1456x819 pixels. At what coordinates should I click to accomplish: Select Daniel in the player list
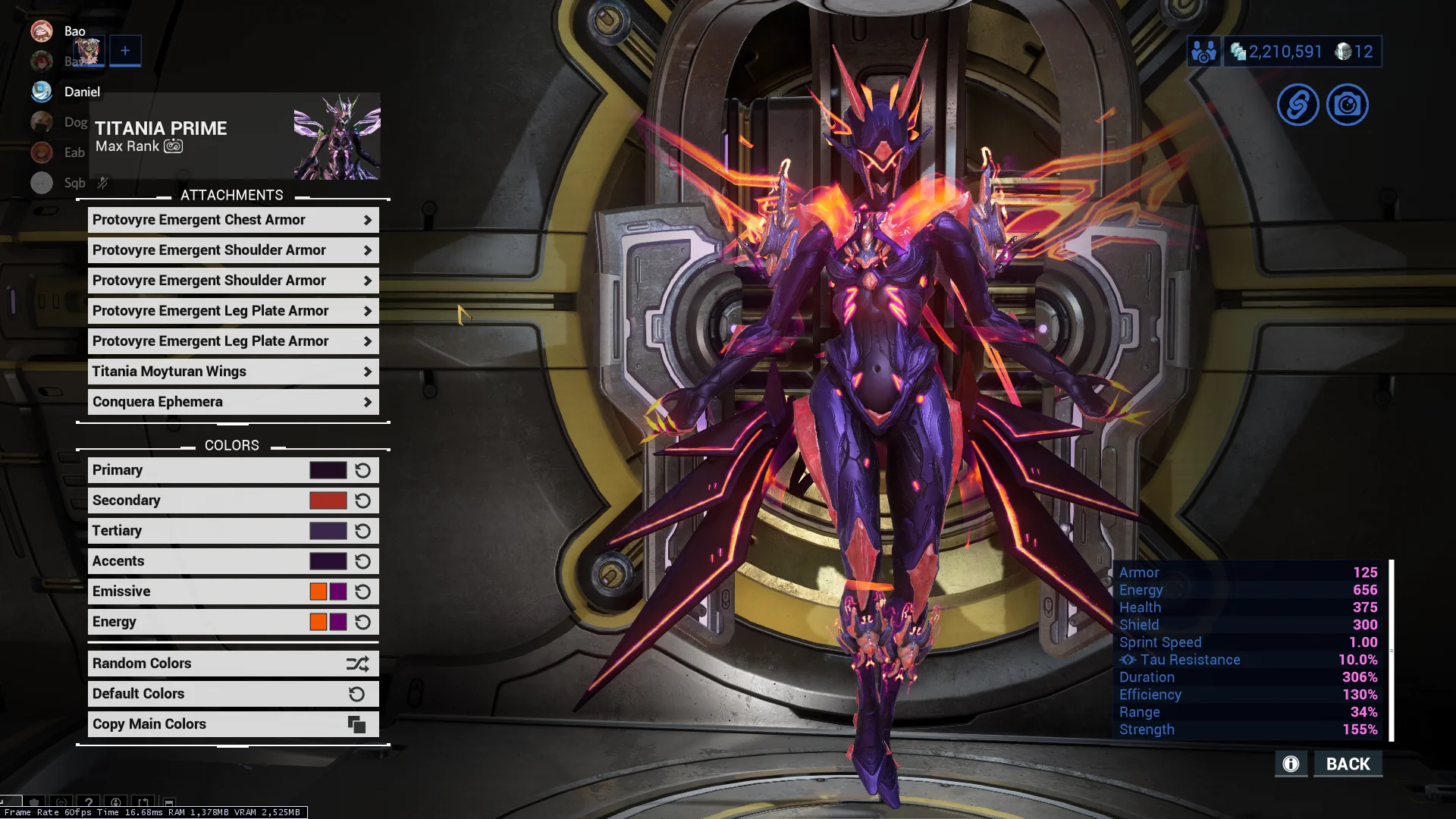click(x=81, y=92)
